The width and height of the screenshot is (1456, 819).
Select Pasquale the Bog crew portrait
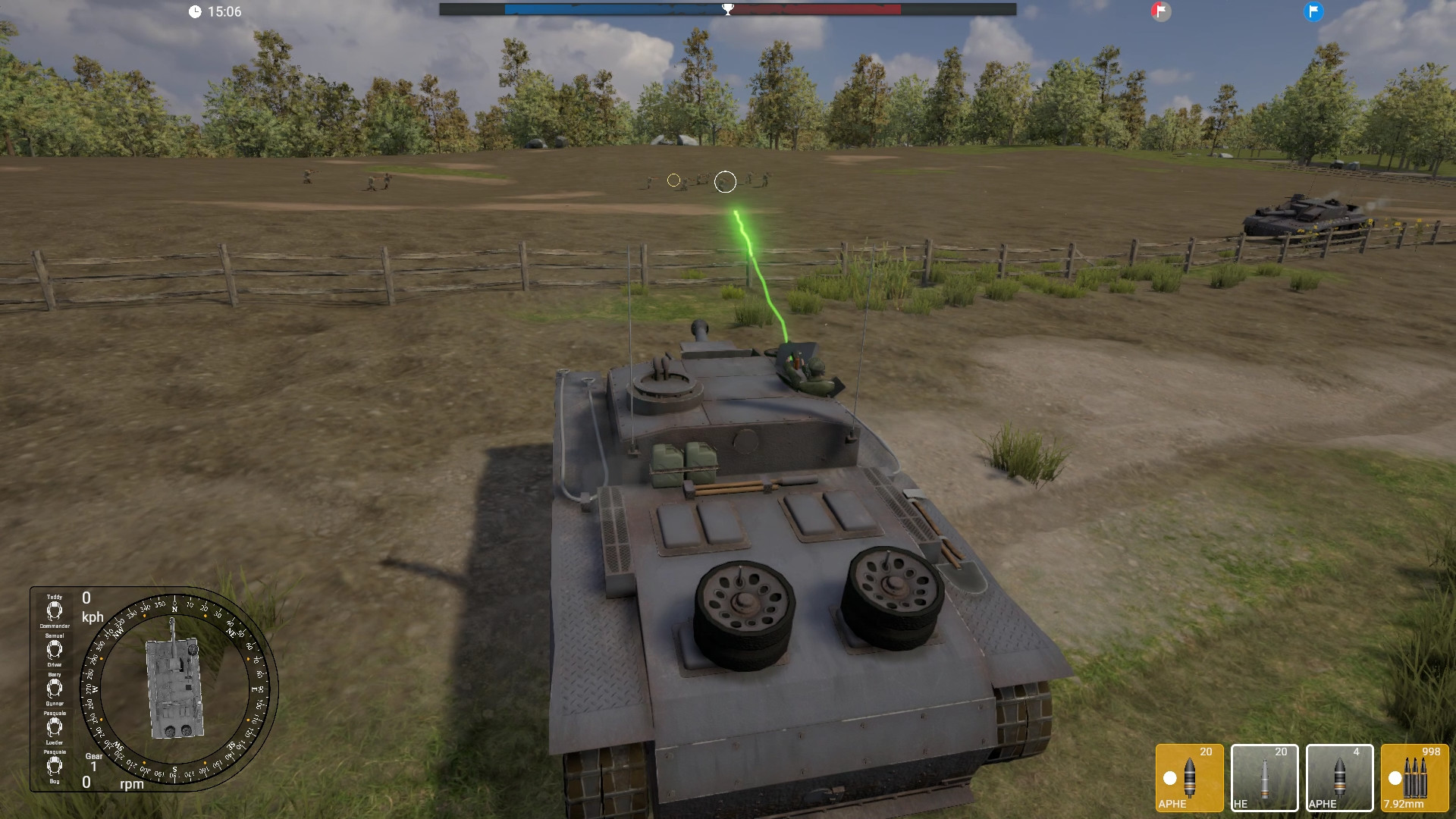coord(54,765)
